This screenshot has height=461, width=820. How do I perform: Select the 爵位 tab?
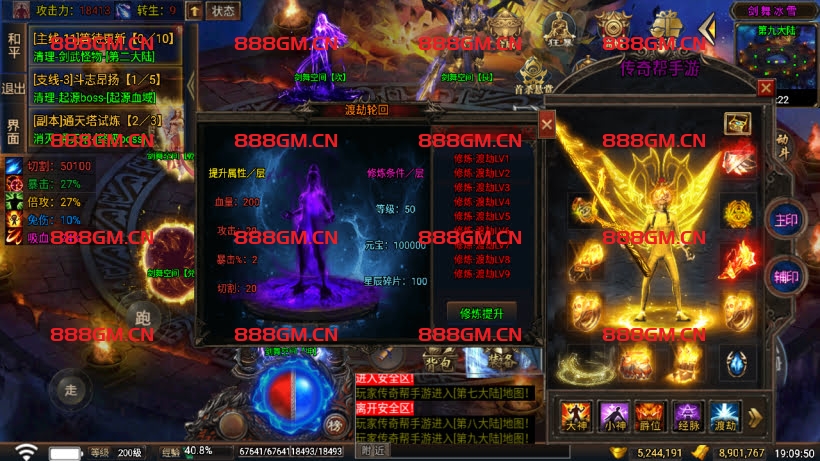(650, 414)
